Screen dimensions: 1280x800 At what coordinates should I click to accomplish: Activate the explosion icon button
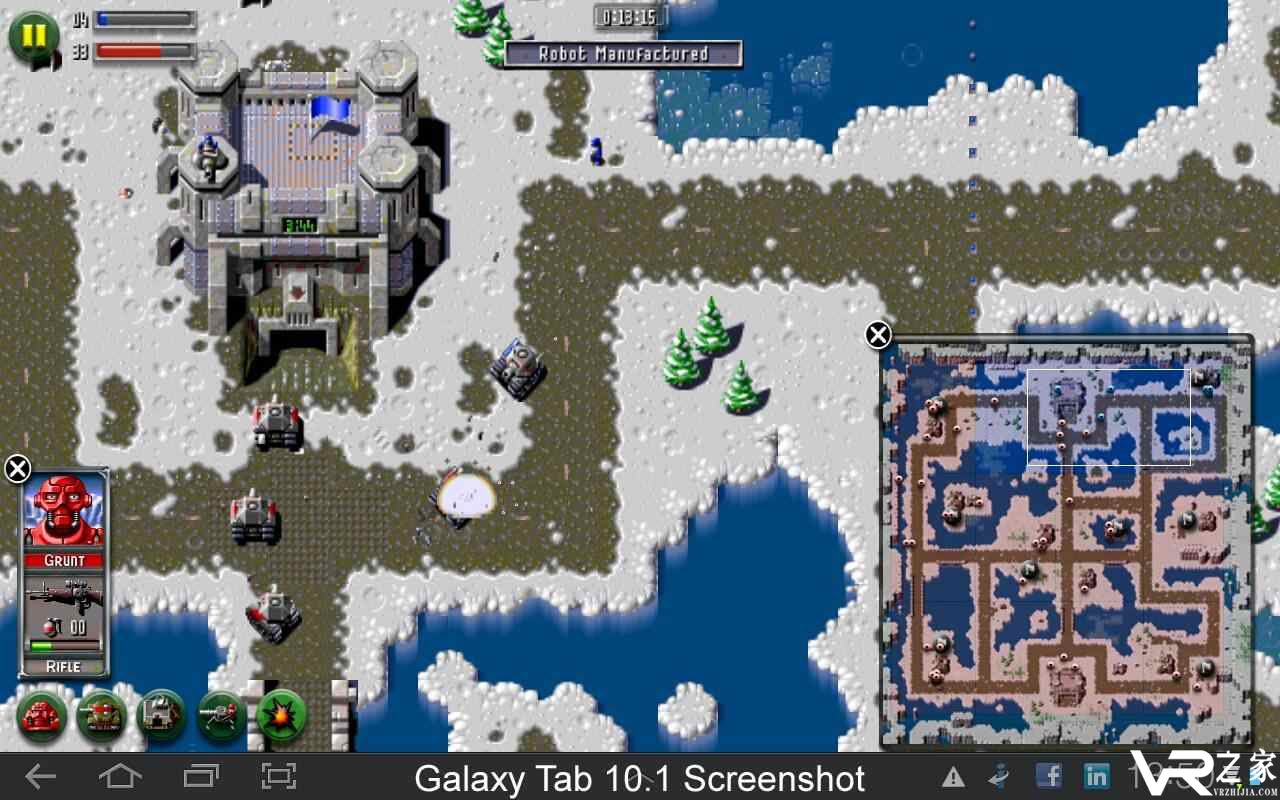click(281, 716)
